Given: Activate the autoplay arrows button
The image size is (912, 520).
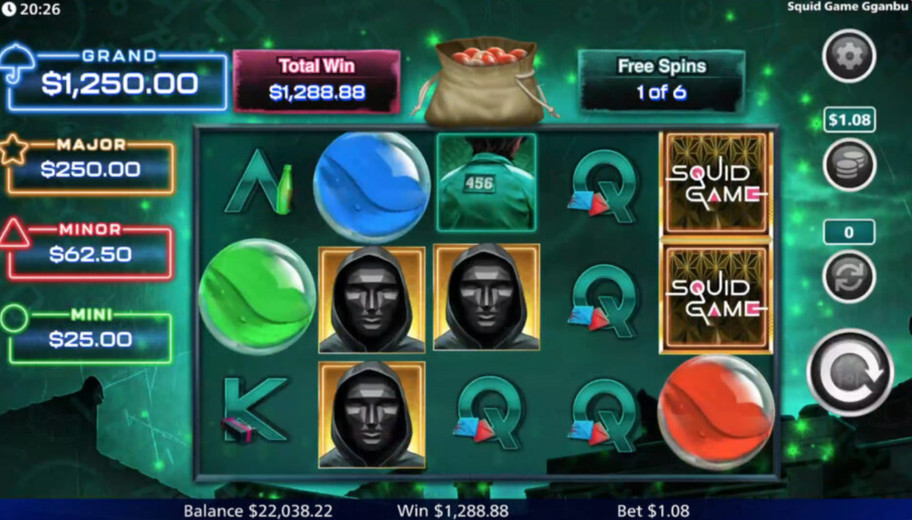Looking at the screenshot, I should (x=848, y=276).
